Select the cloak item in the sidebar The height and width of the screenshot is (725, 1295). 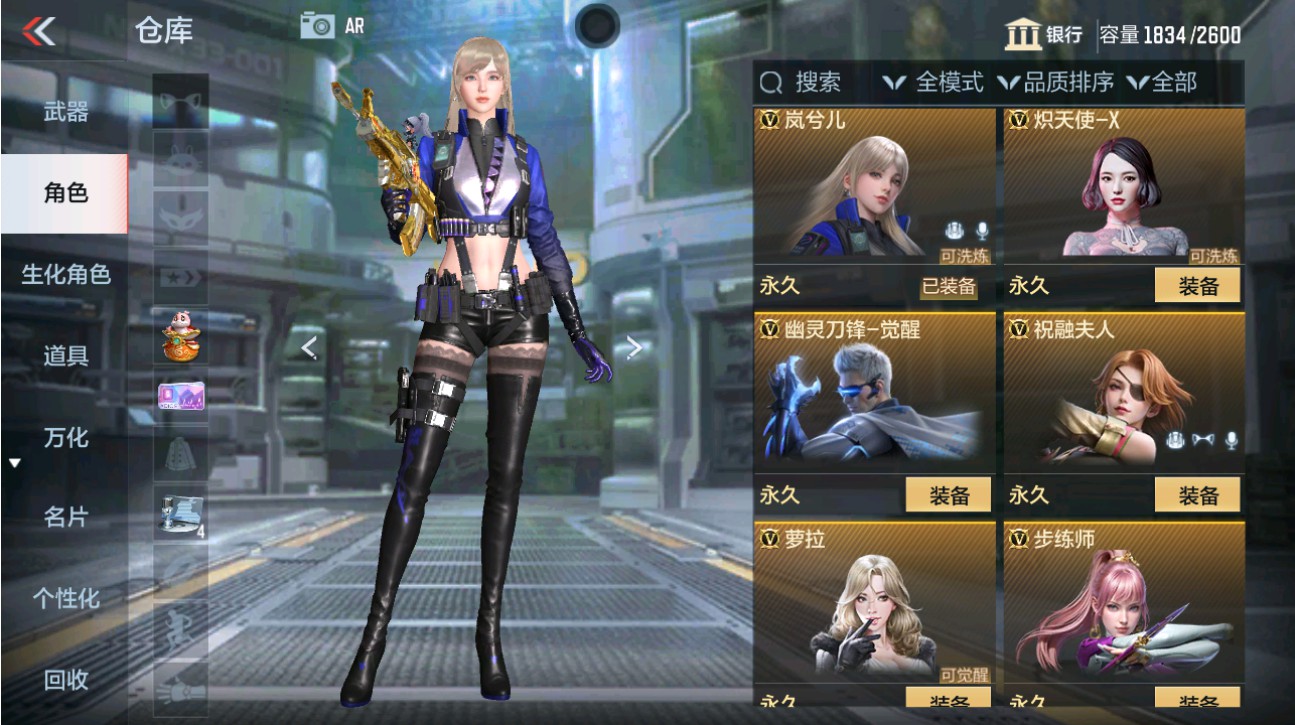[x=180, y=455]
